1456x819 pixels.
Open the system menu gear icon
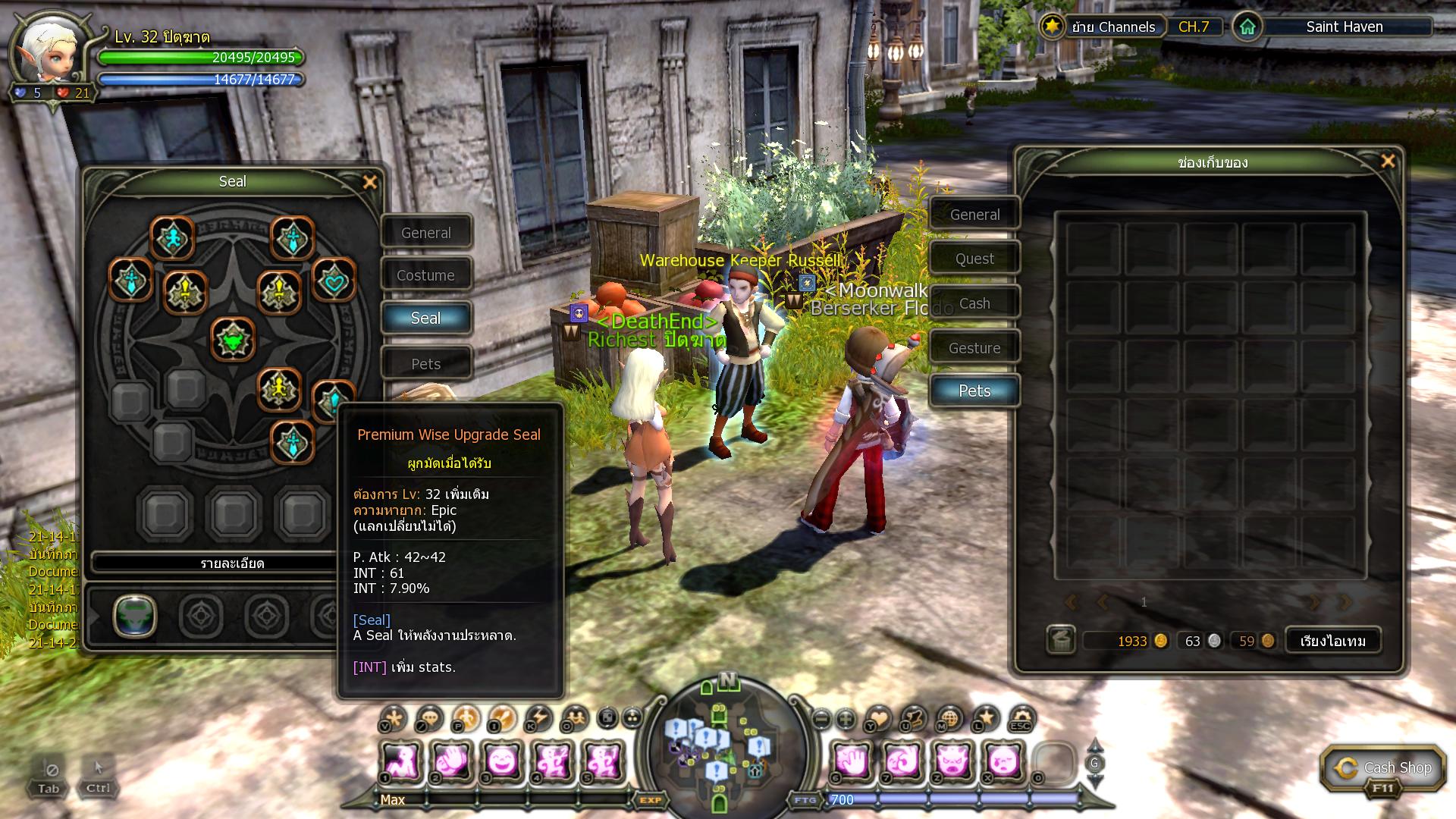[x=1021, y=717]
